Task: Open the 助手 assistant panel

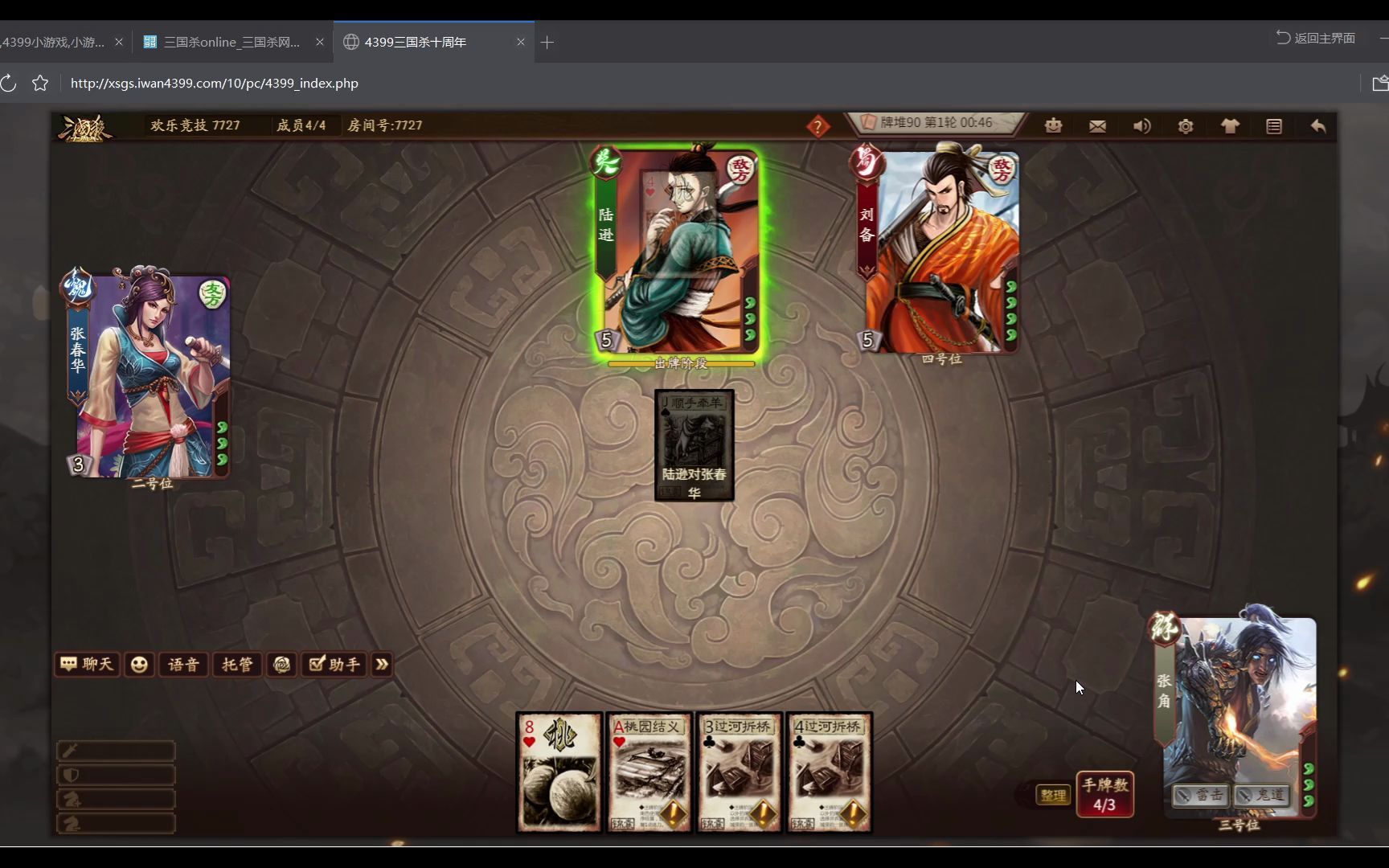Action: point(334,665)
